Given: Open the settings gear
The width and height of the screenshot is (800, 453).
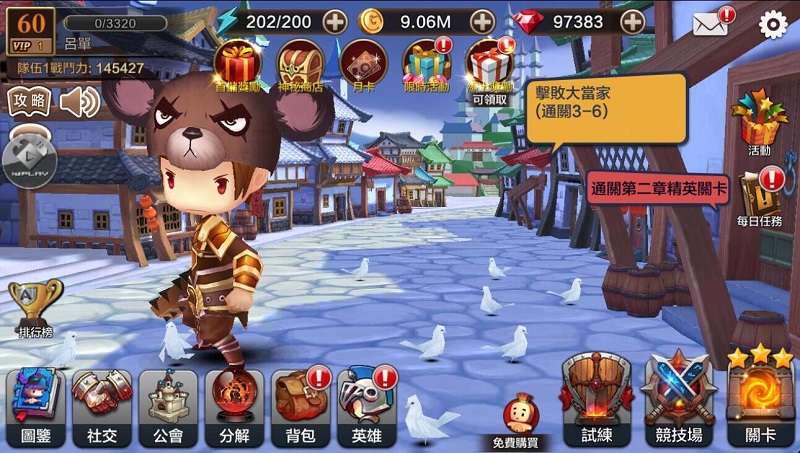Looking at the screenshot, I should tap(773, 24).
